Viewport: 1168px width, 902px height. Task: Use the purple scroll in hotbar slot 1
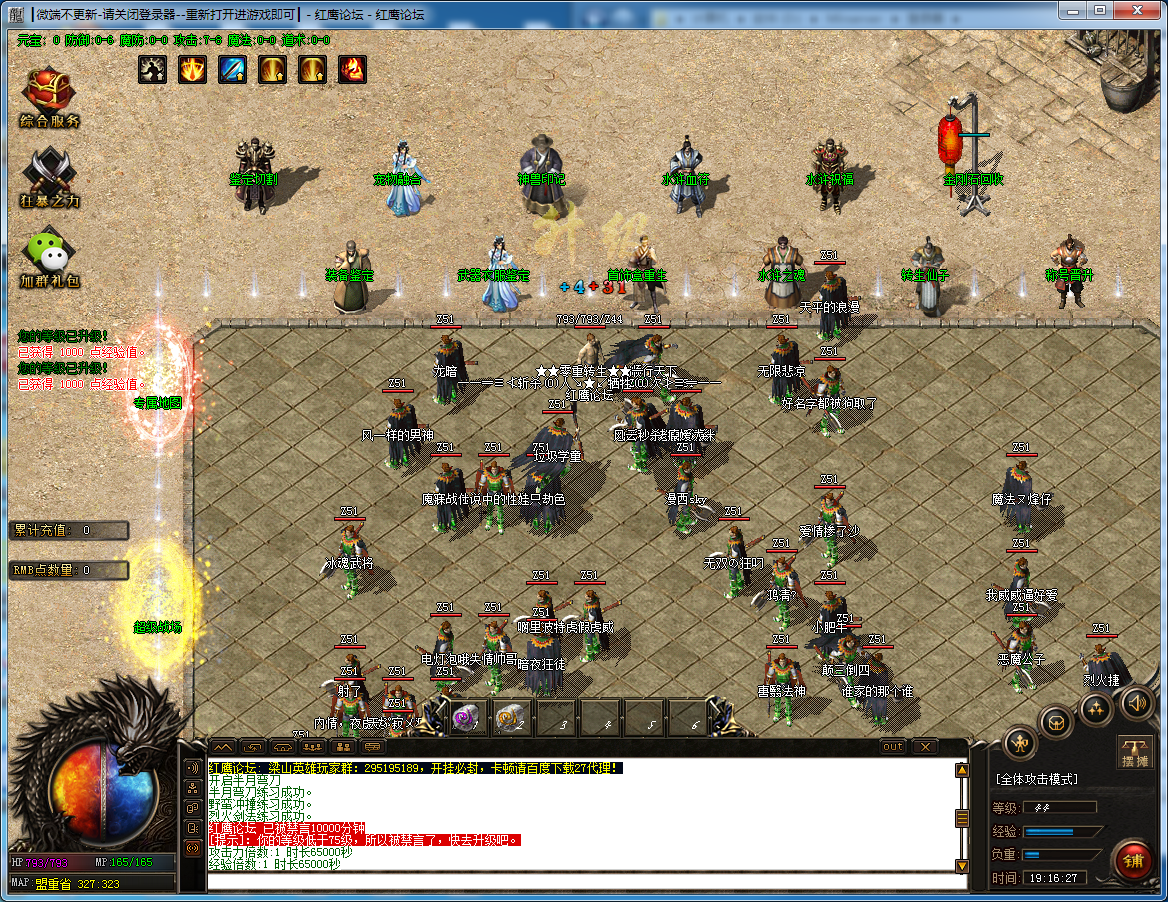pyautogui.click(x=465, y=718)
